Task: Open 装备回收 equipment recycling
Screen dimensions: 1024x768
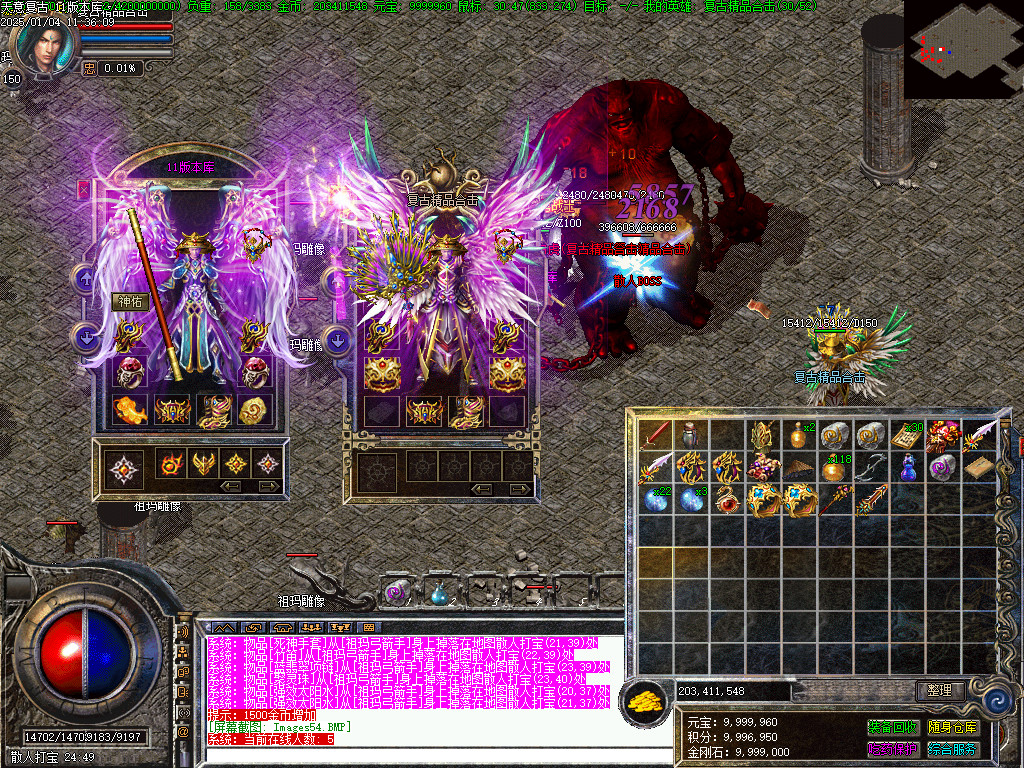Action: [893, 727]
